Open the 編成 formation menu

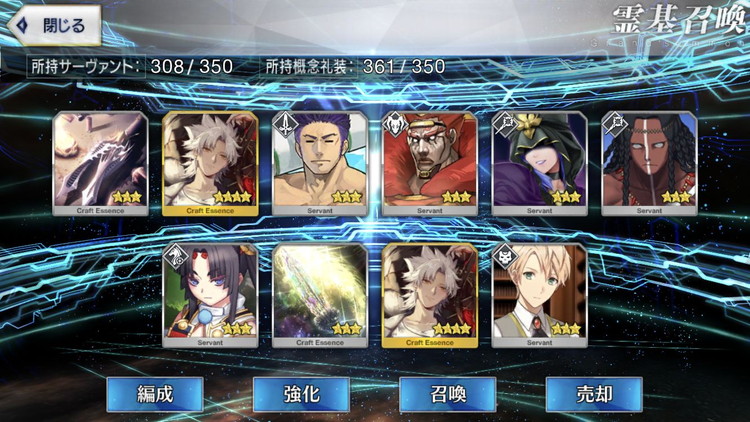(x=155, y=394)
